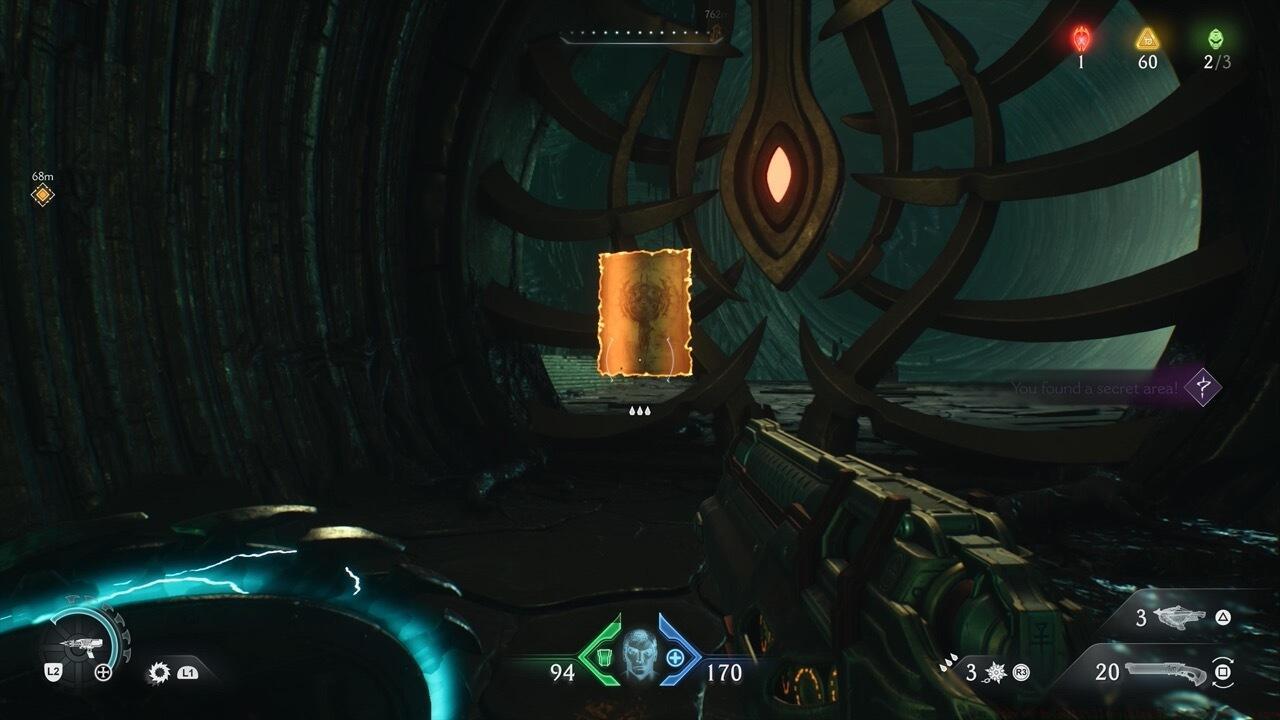Click the compass bar at the top
Image resolution: width=1280 pixels, height=720 pixels.
[x=640, y=36]
